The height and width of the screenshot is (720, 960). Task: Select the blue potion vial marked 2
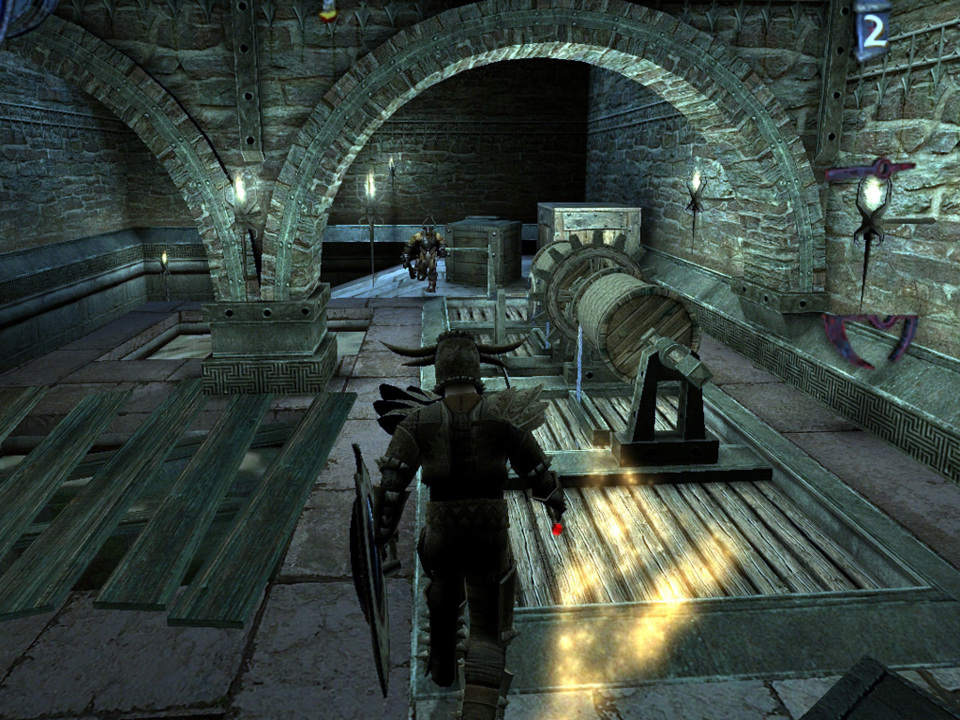(872, 31)
